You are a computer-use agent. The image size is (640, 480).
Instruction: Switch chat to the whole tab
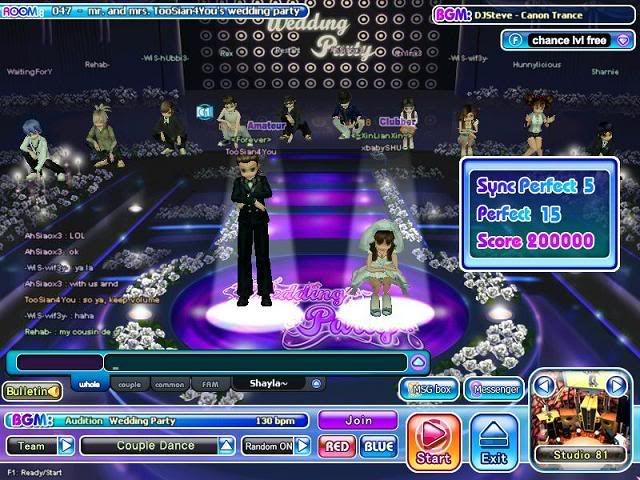pyautogui.click(x=88, y=383)
